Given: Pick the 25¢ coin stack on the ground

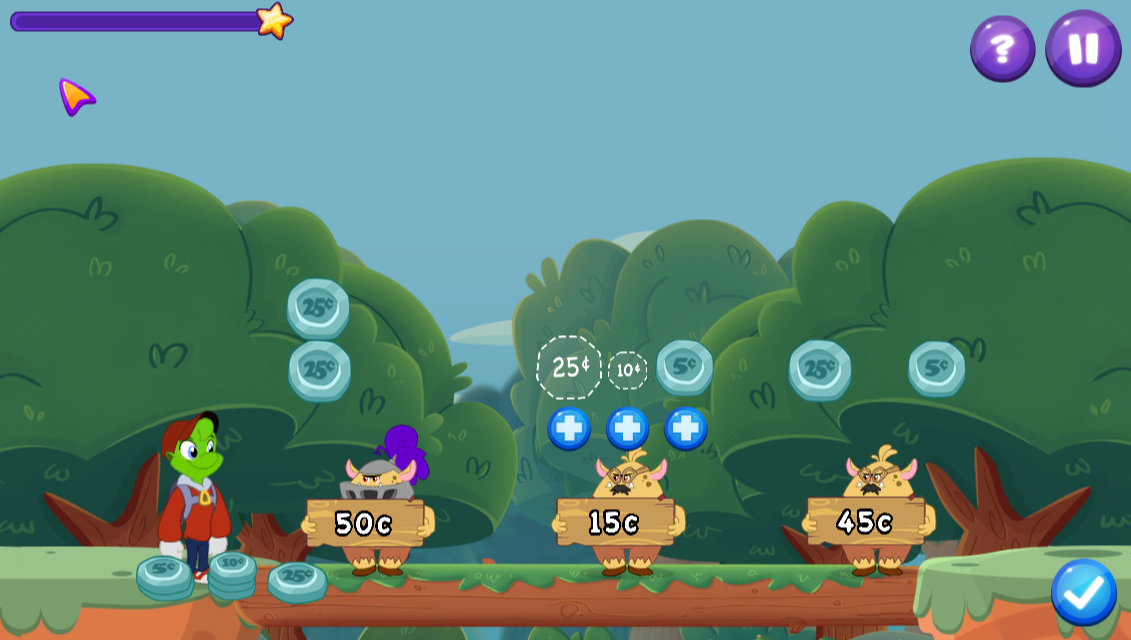Looking at the screenshot, I should click(x=297, y=579).
